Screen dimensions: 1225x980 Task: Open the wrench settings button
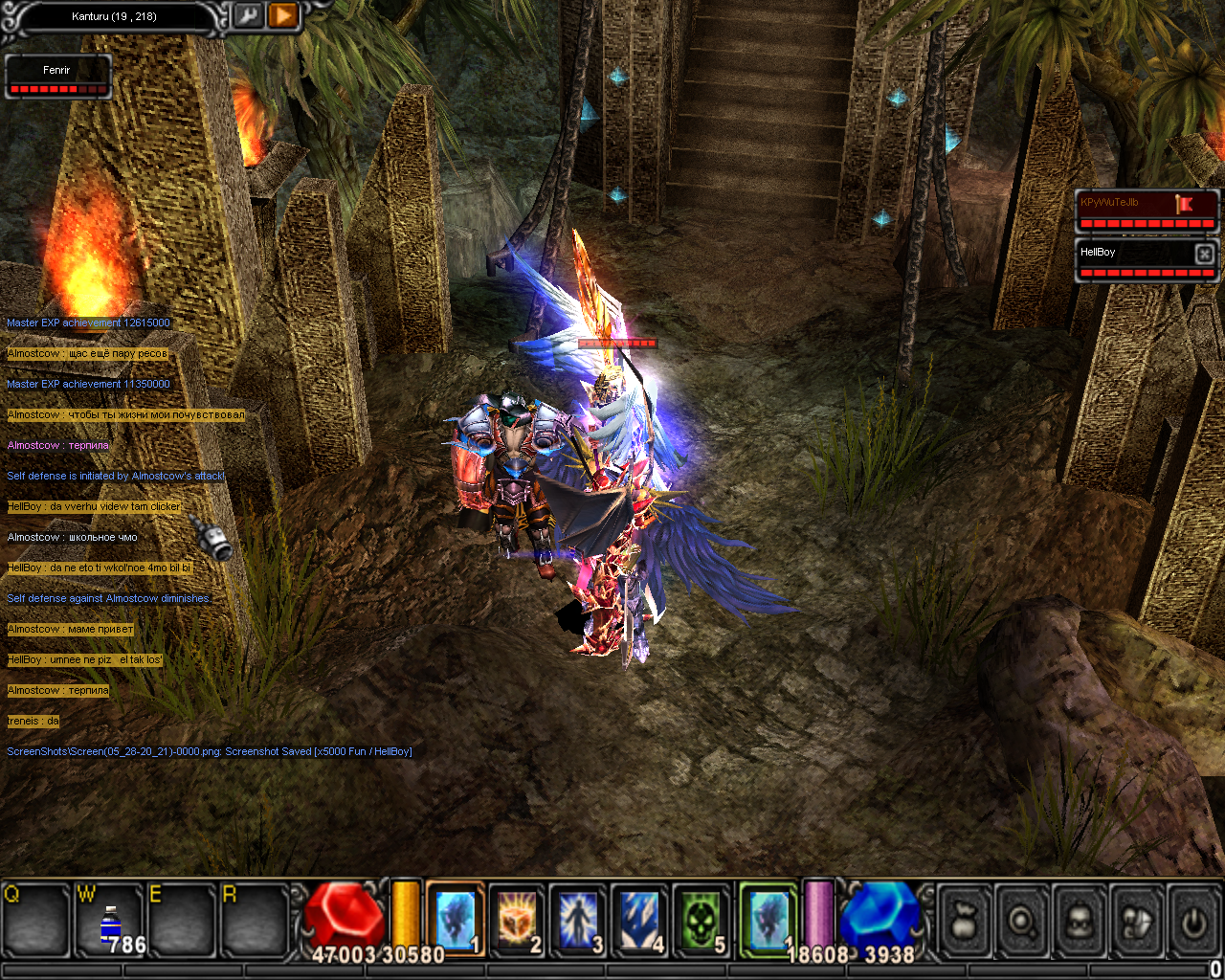248,15
